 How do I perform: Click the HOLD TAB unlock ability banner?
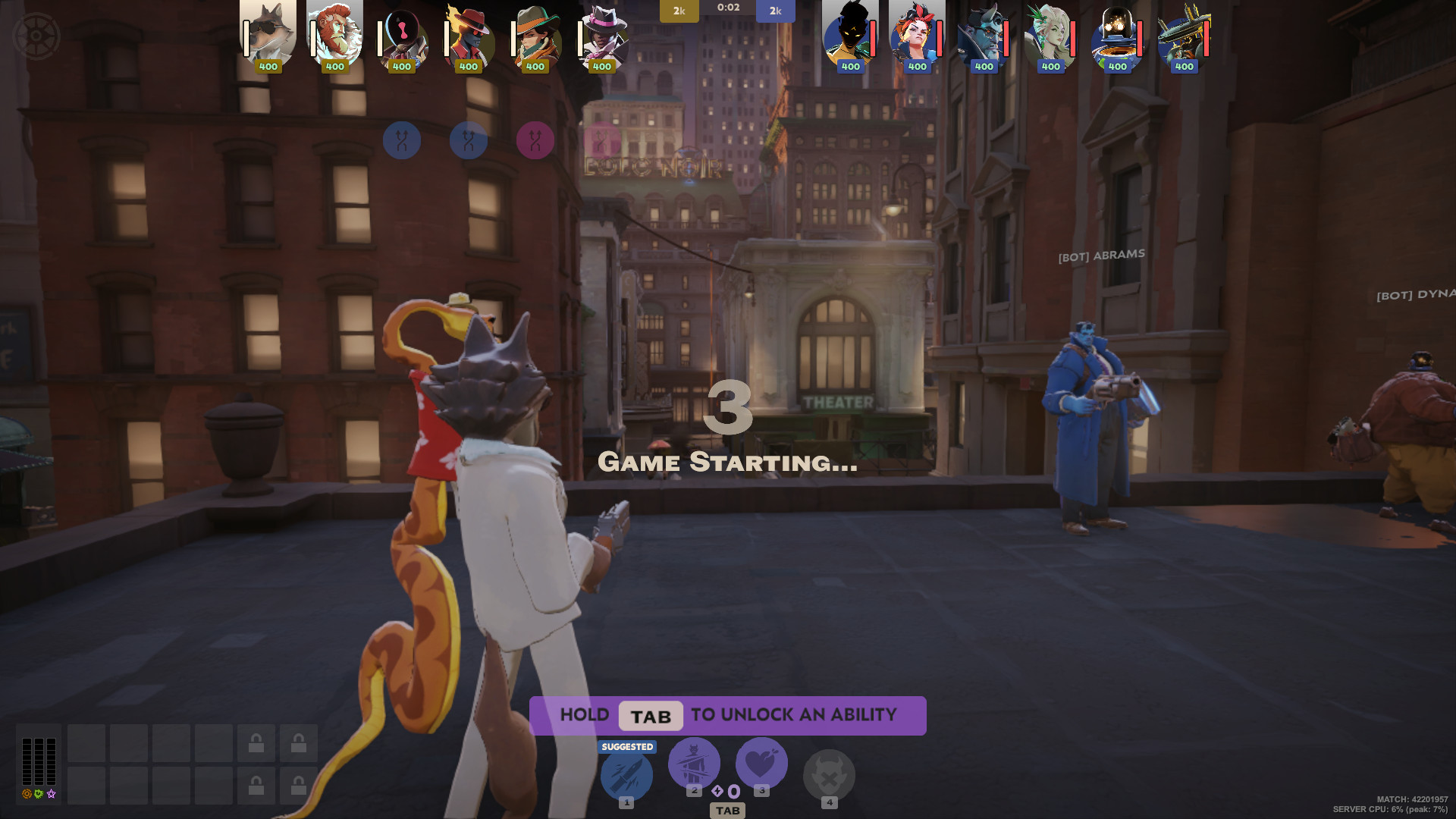[x=728, y=715]
